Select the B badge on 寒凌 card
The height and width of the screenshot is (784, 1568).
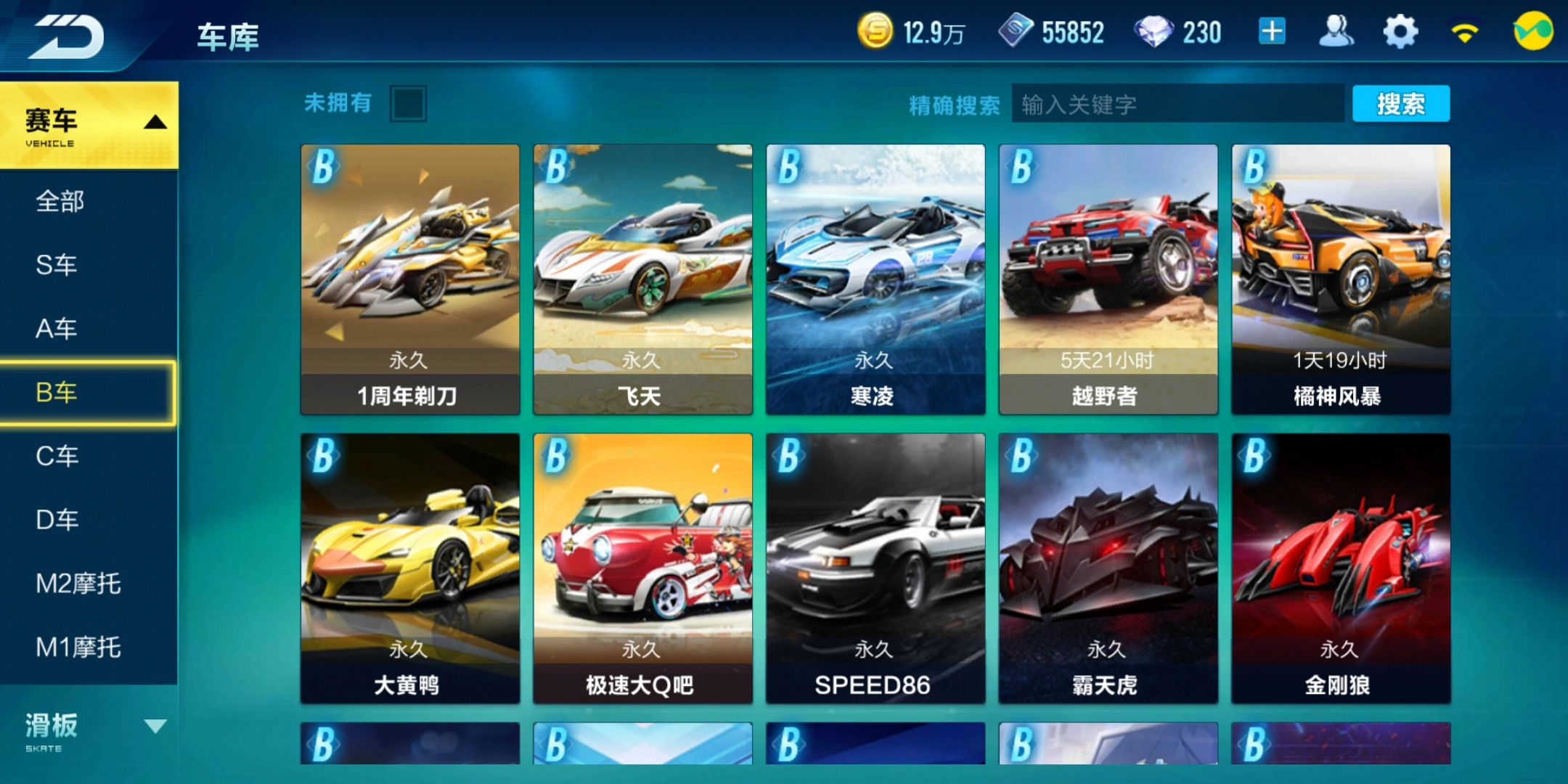(x=789, y=168)
